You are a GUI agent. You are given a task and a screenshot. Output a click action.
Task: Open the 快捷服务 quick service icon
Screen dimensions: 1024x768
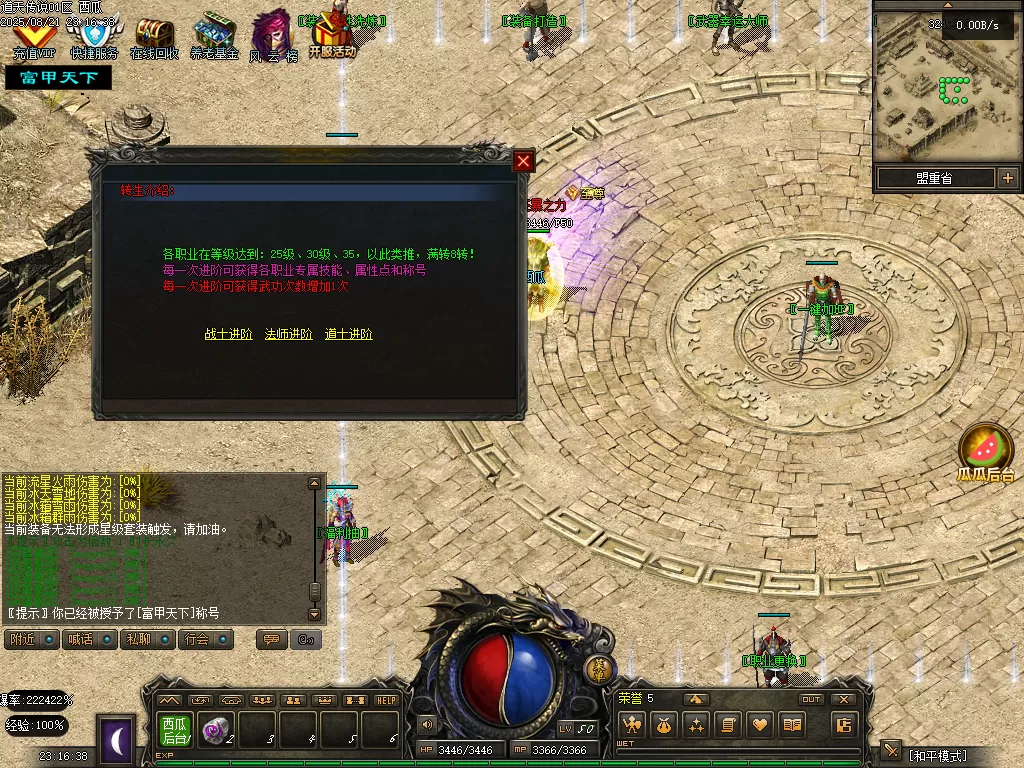(93, 38)
